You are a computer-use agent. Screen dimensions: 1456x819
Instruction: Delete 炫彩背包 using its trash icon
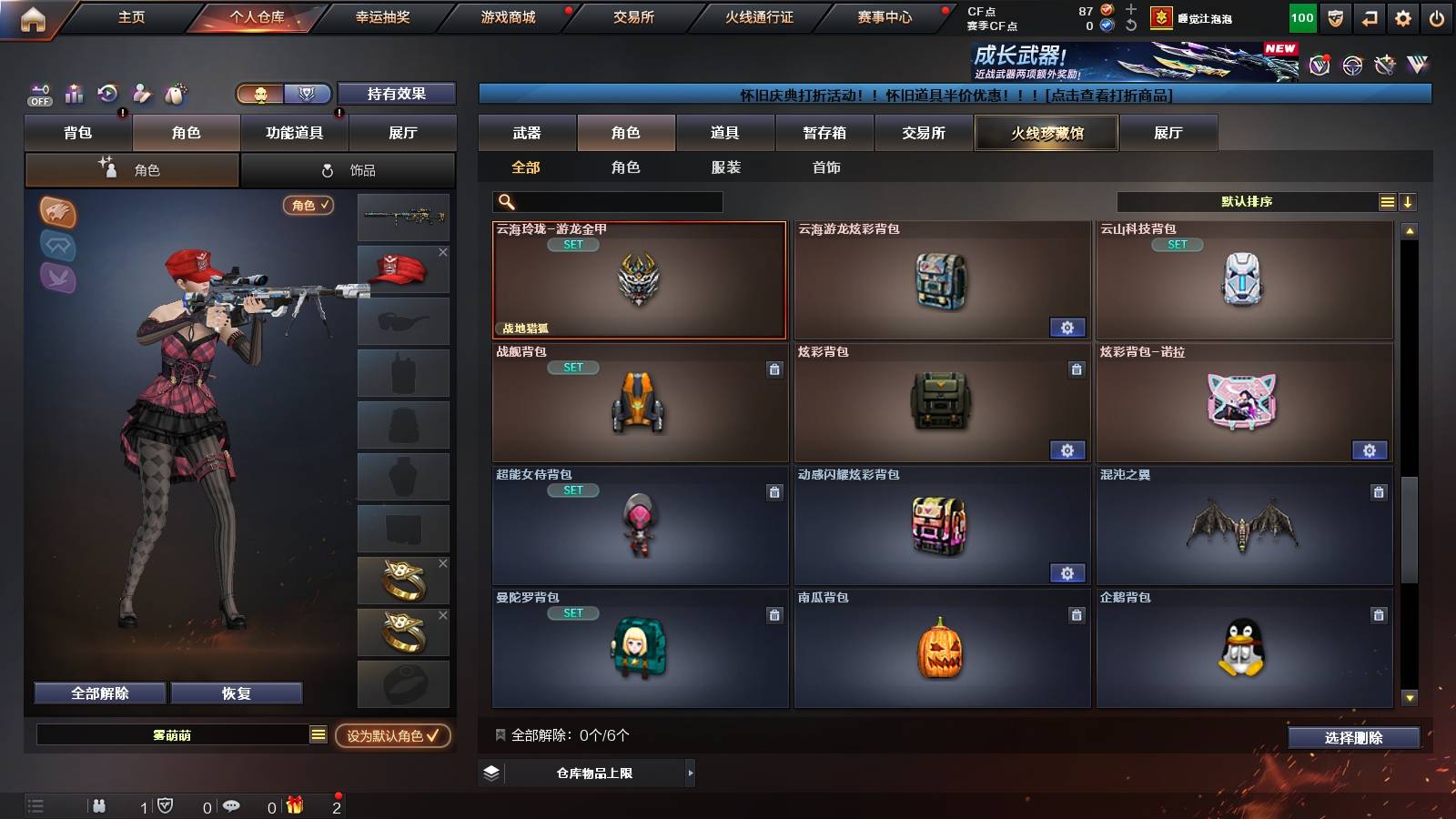(x=1077, y=370)
